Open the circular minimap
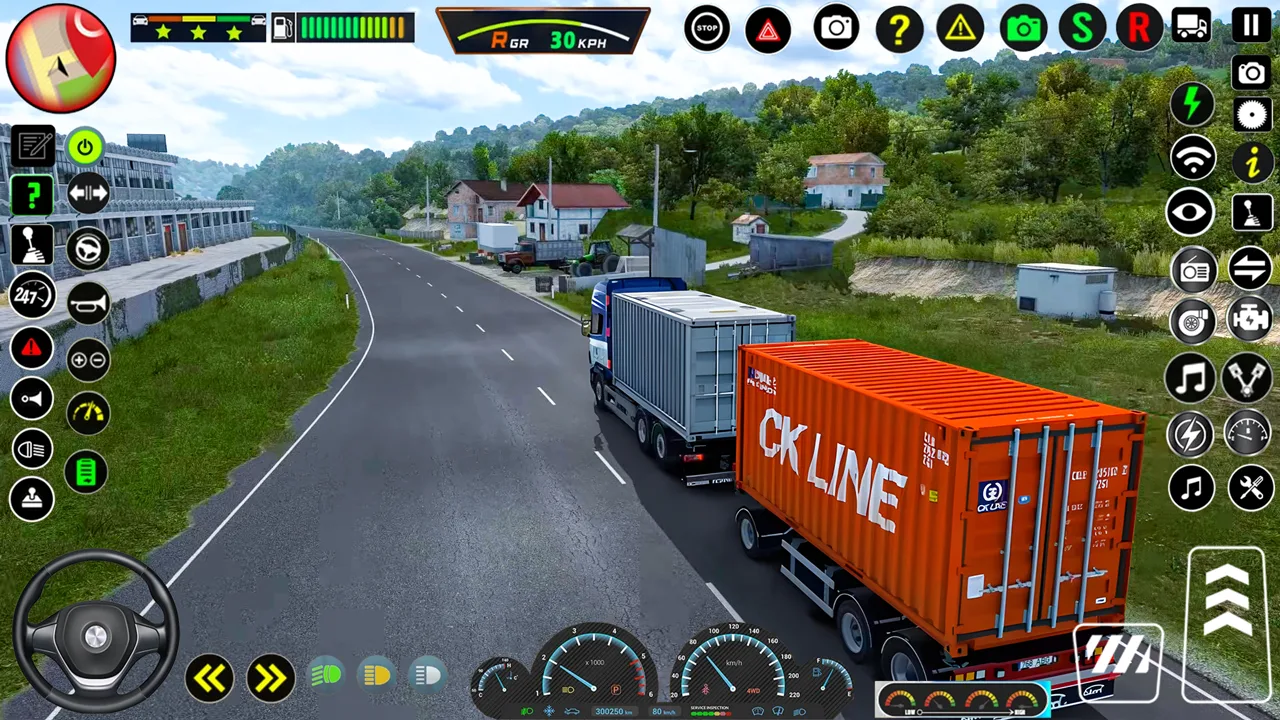Screen dimensions: 1280x720 [61, 58]
